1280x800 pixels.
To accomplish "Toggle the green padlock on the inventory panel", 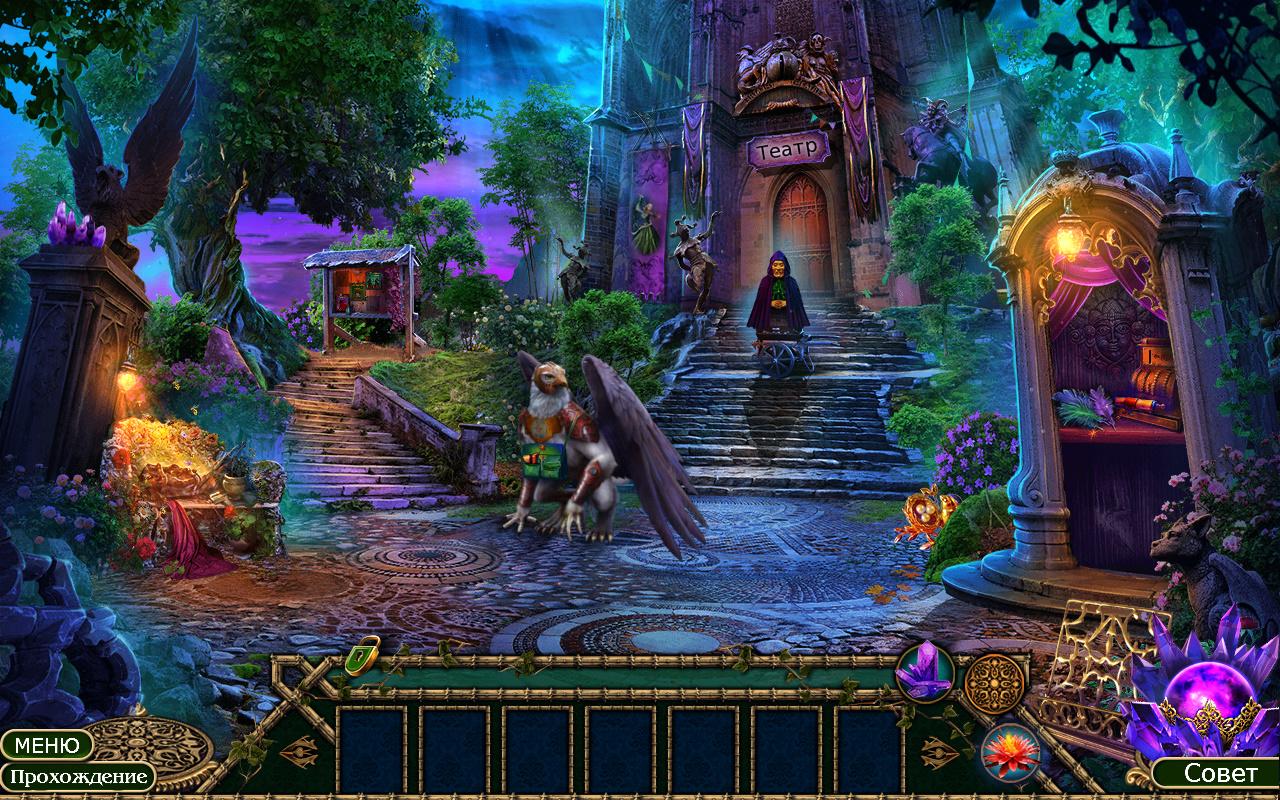I will (363, 655).
